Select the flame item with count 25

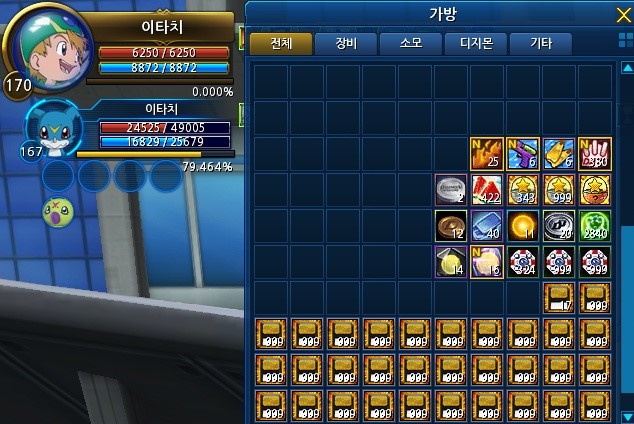tap(486, 153)
